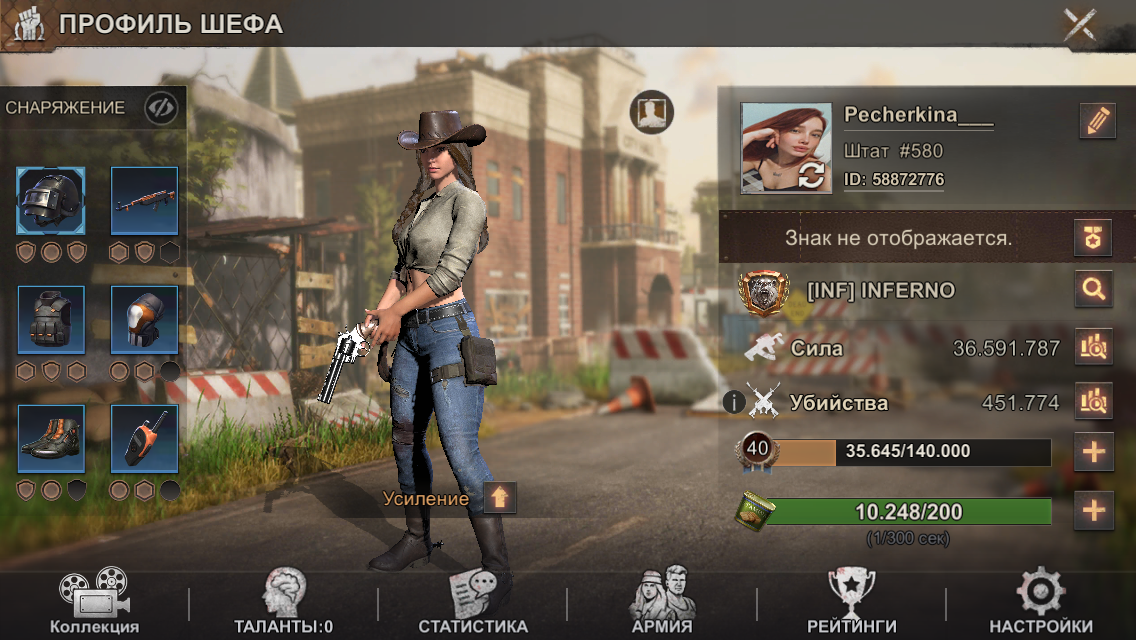Viewport: 1136px width, 640px height.
Task: Search the INFERNO alliance details
Action: coord(1094,291)
